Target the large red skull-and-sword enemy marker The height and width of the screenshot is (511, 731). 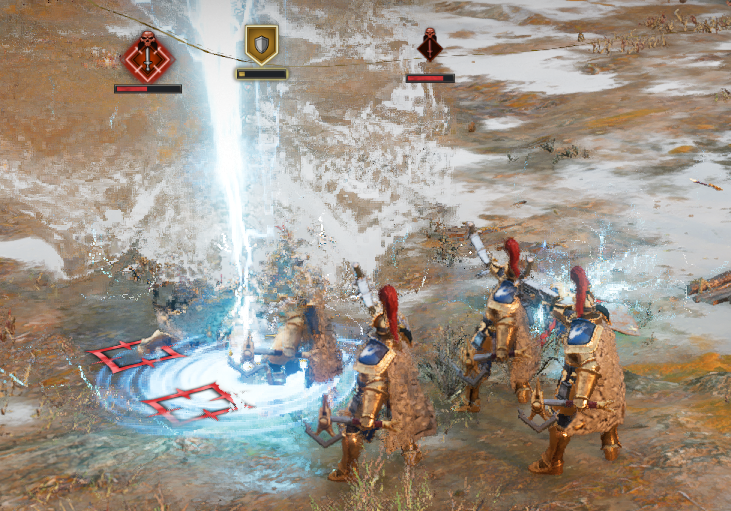(147, 56)
